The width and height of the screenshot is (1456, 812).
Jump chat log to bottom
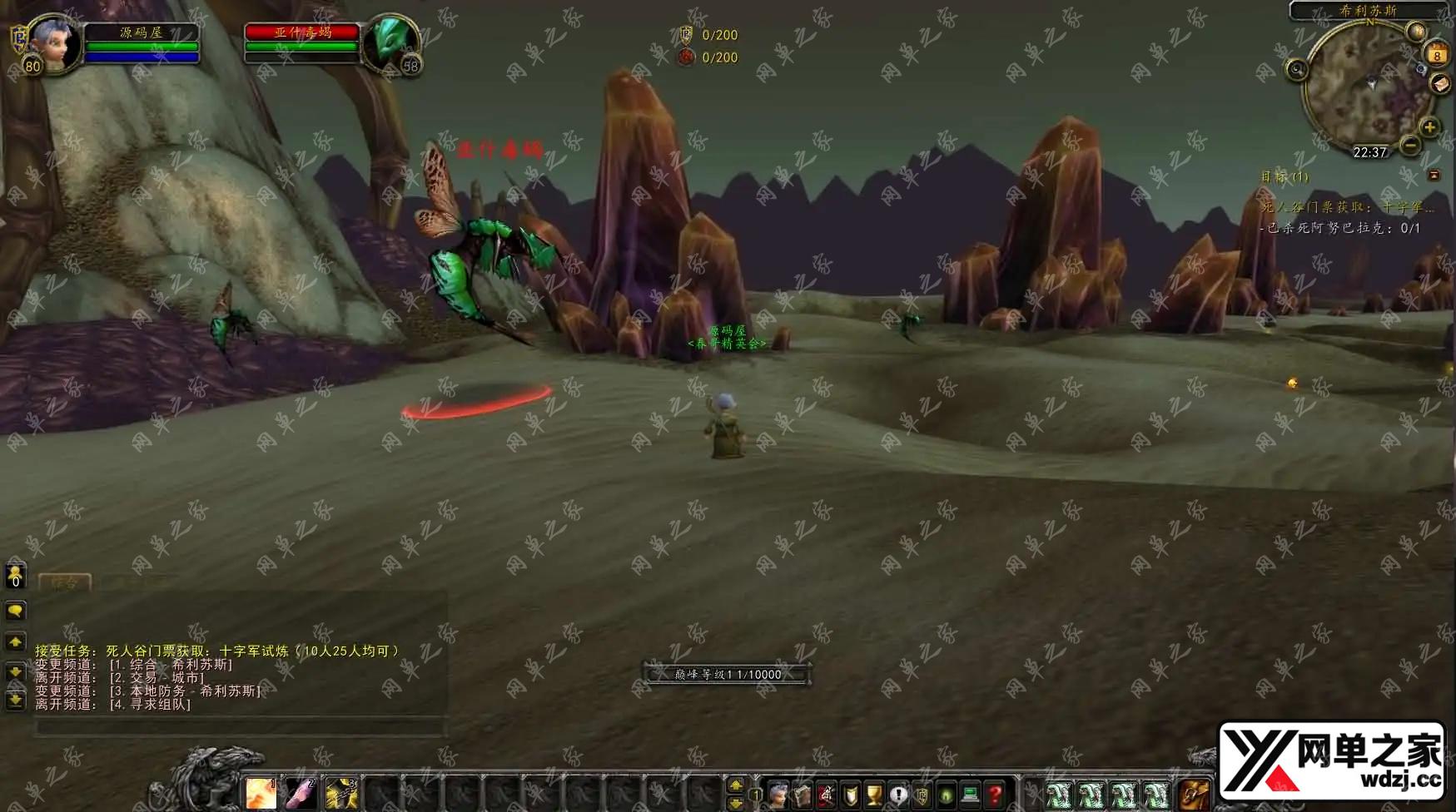click(x=15, y=701)
